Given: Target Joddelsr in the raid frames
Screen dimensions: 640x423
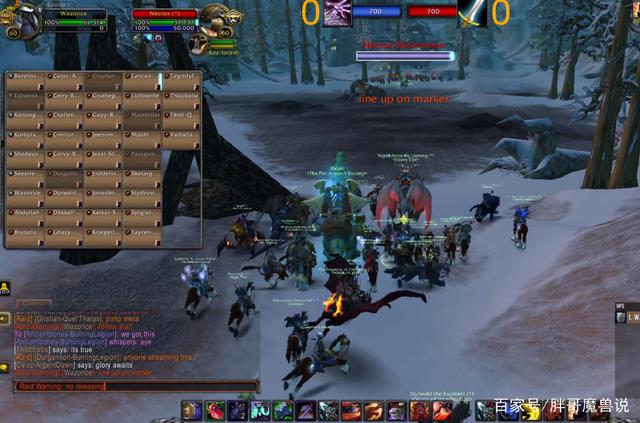Looking at the screenshot, I should (x=104, y=176).
